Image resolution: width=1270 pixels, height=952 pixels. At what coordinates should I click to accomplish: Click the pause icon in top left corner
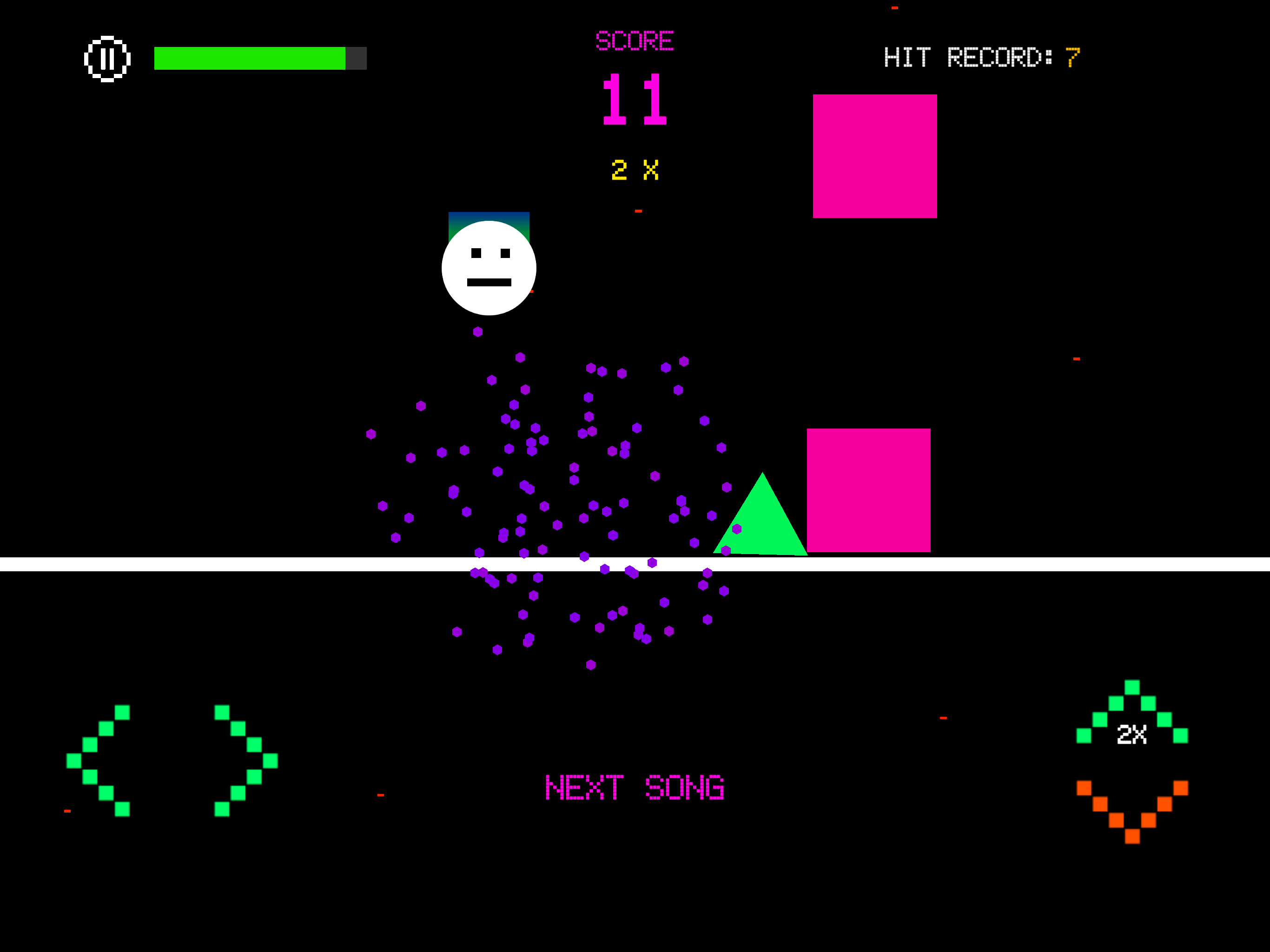tap(108, 58)
